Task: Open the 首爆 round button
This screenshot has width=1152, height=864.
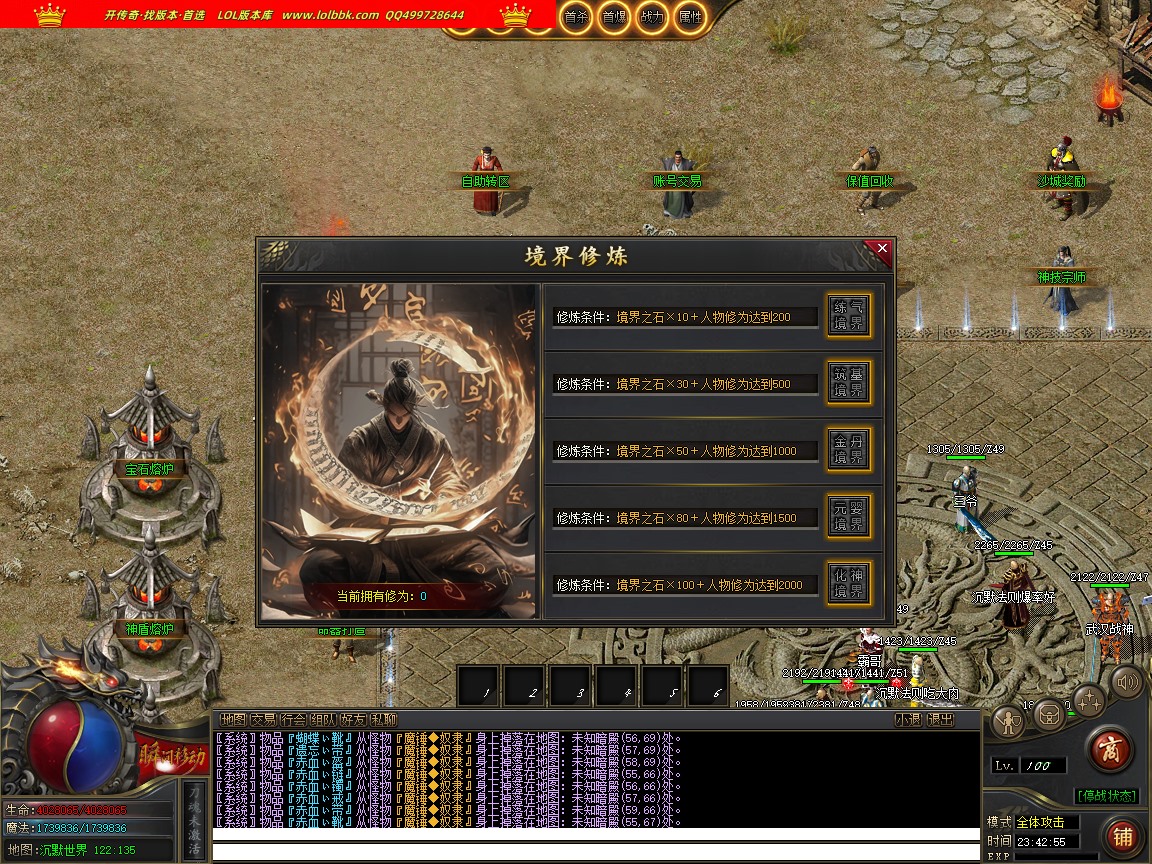Action: (x=613, y=17)
